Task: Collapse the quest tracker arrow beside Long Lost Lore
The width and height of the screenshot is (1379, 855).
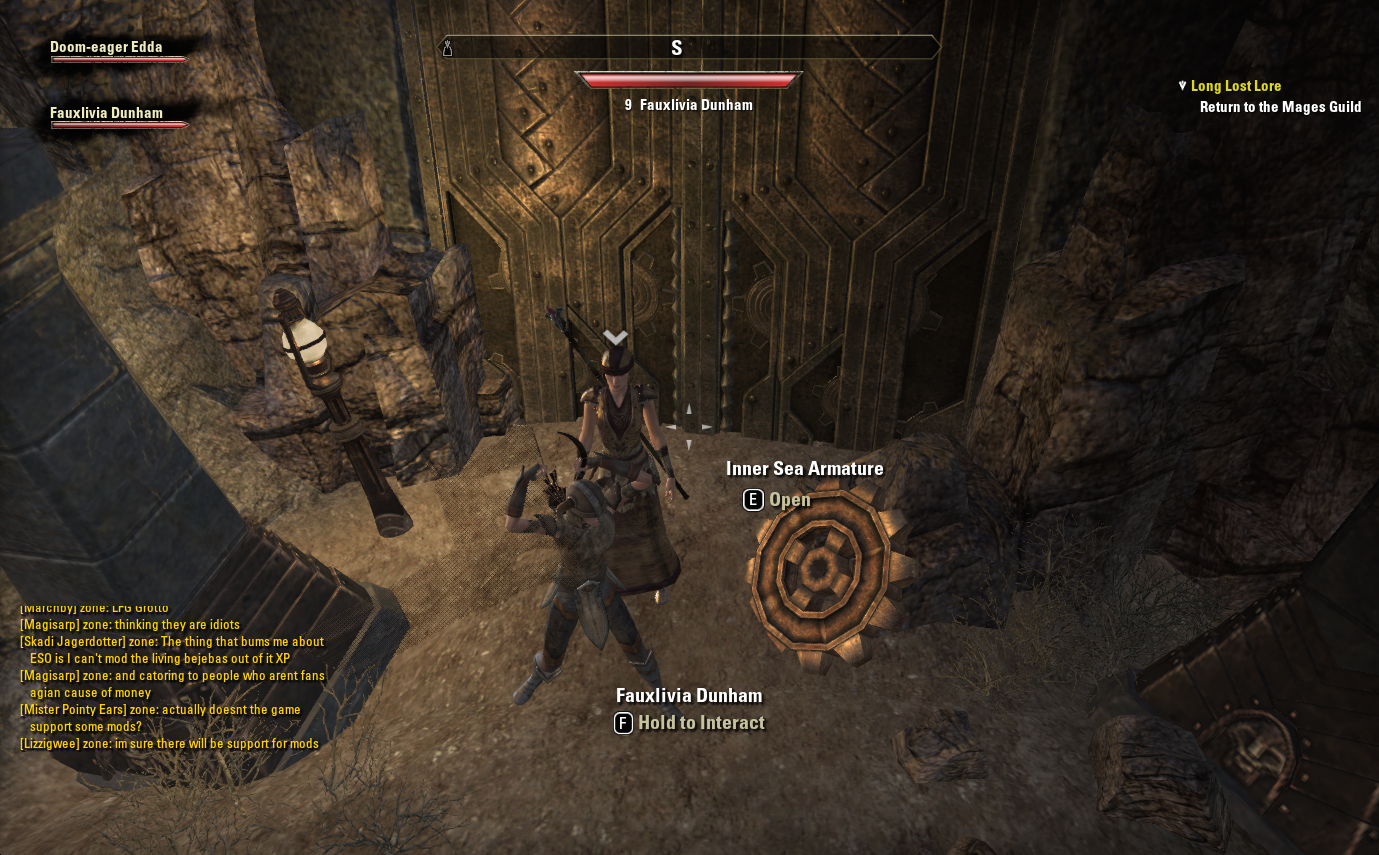Action: pyautogui.click(x=1183, y=86)
